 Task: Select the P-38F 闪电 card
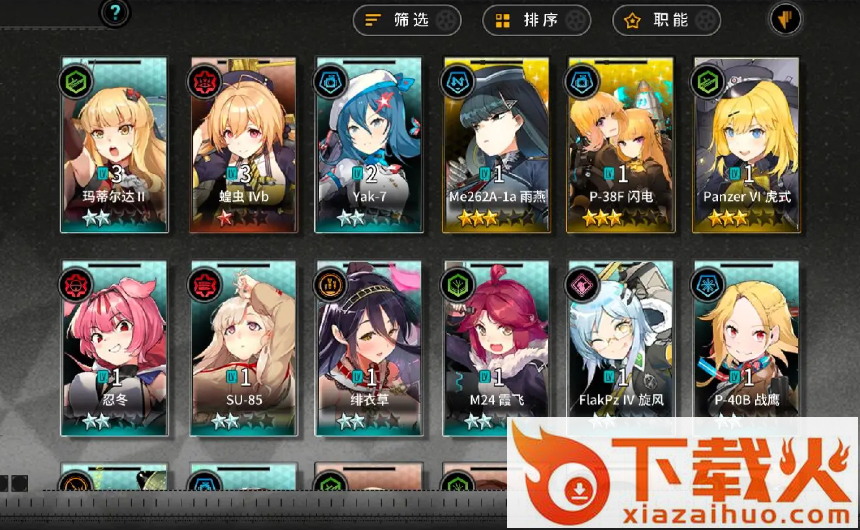pos(620,145)
